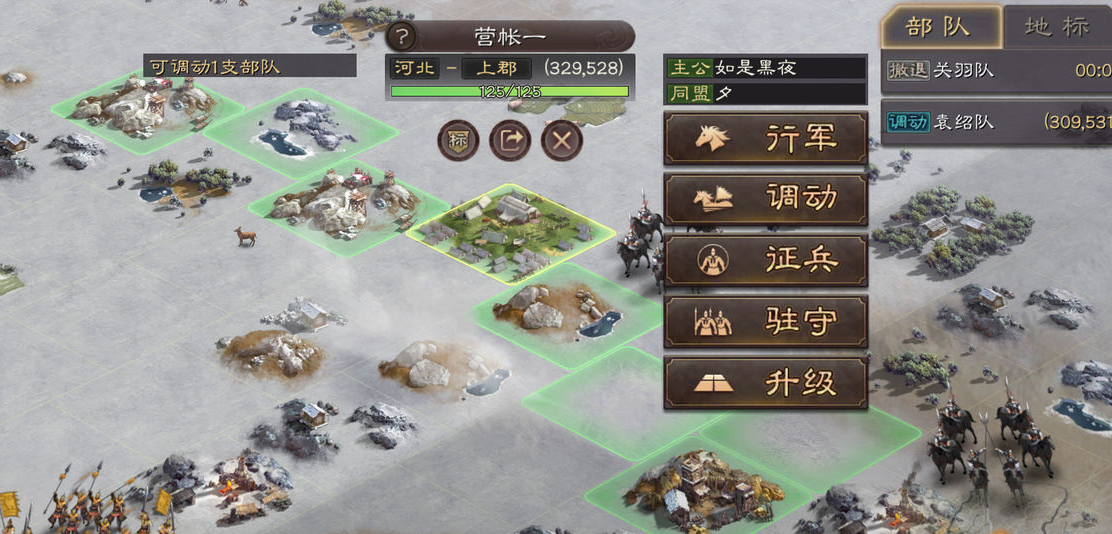Open the question mark help icon
The image size is (1112, 534).
coord(402,37)
